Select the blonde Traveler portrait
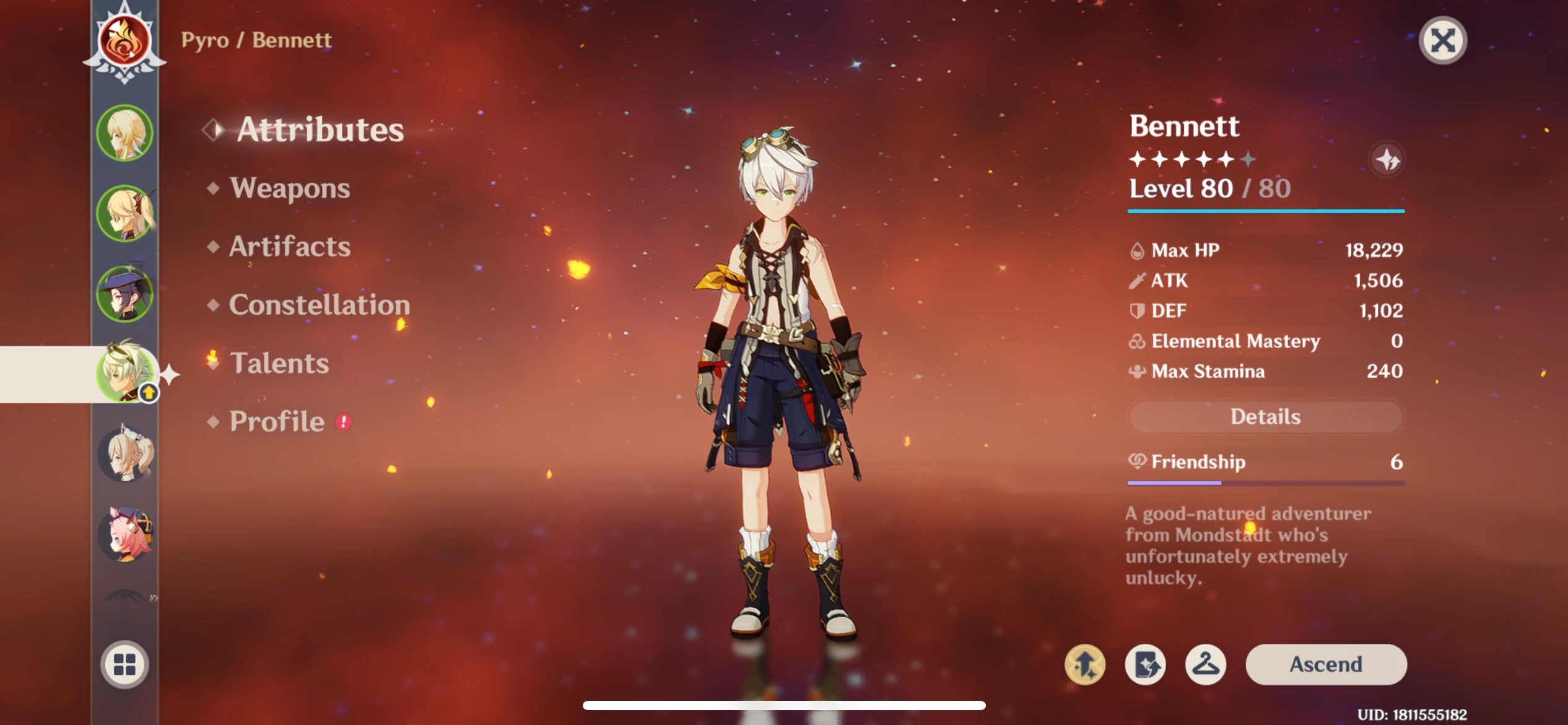This screenshot has height=725, width=1568. 125,133
